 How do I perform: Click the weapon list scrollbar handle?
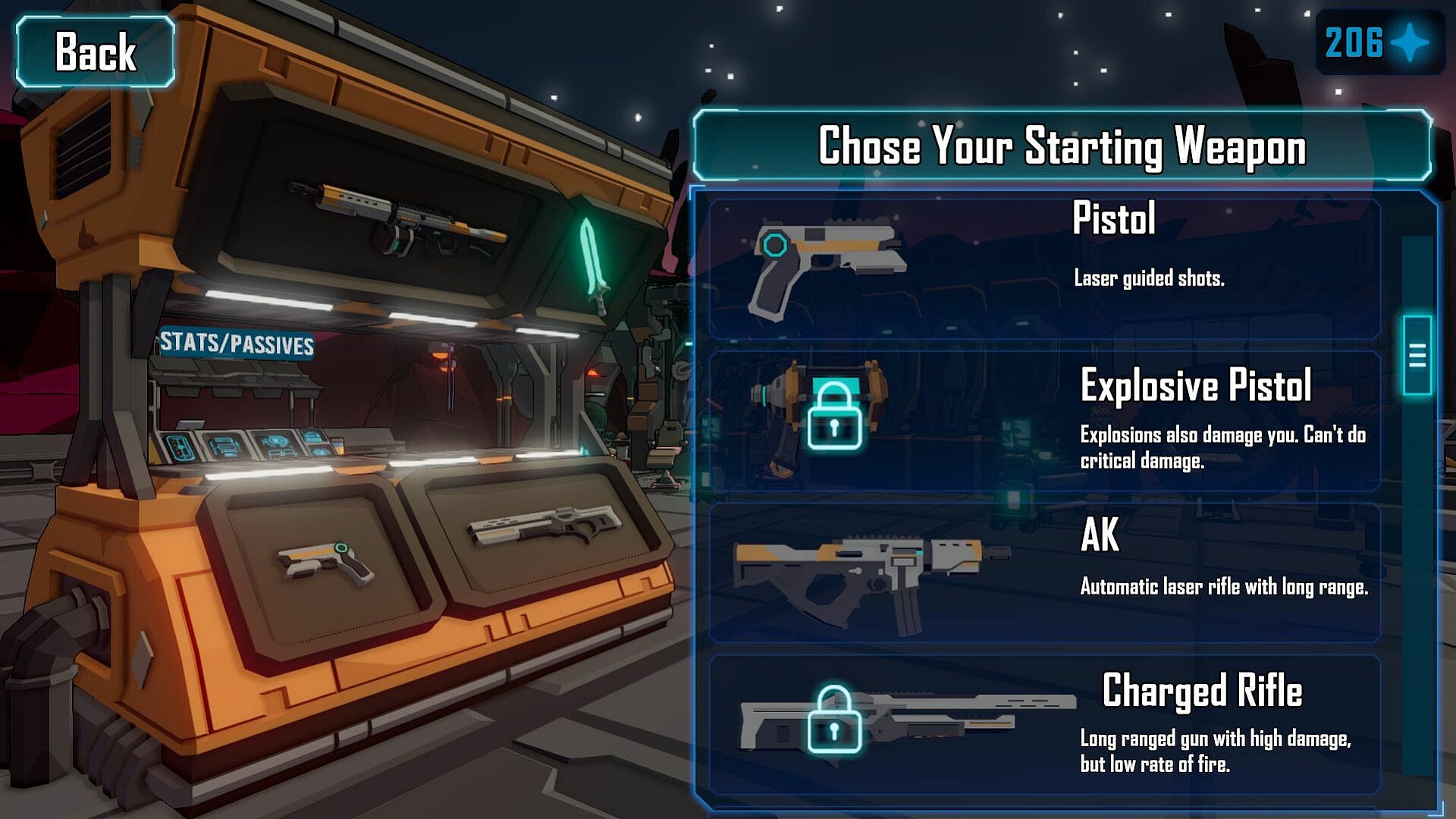[1417, 355]
